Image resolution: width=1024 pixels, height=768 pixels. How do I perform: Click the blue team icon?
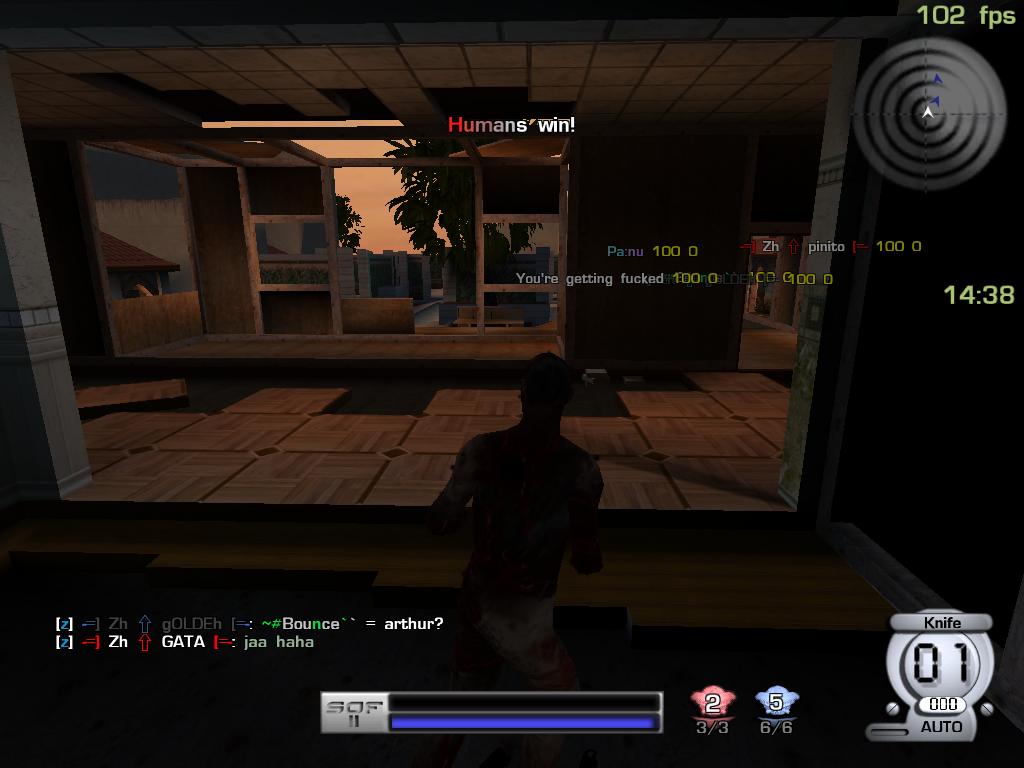[x=775, y=703]
